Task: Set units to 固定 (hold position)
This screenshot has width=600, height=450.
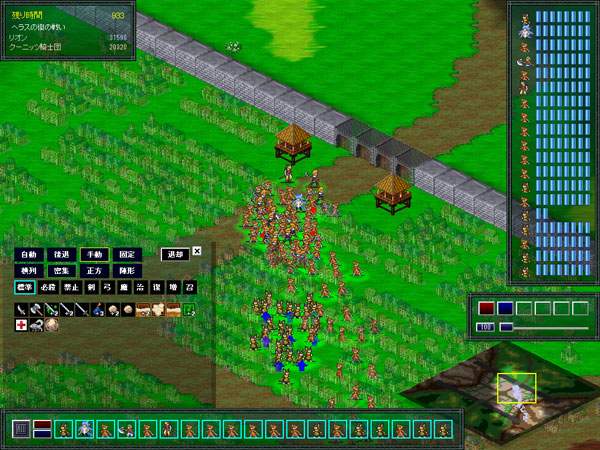Action: click(126, 255)
